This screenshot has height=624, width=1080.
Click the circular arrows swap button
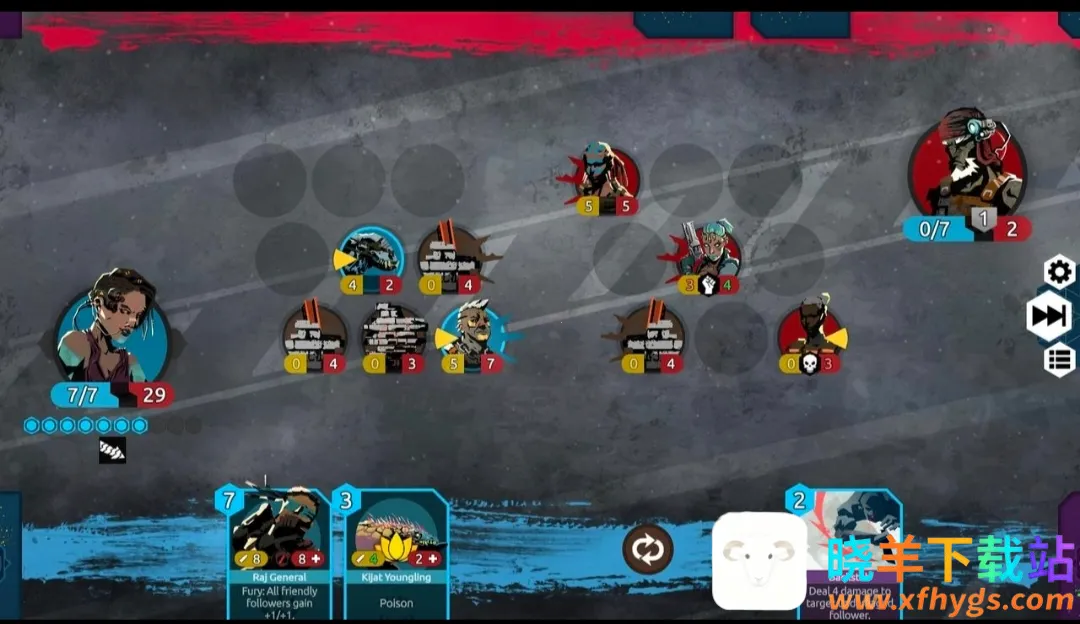647,549
